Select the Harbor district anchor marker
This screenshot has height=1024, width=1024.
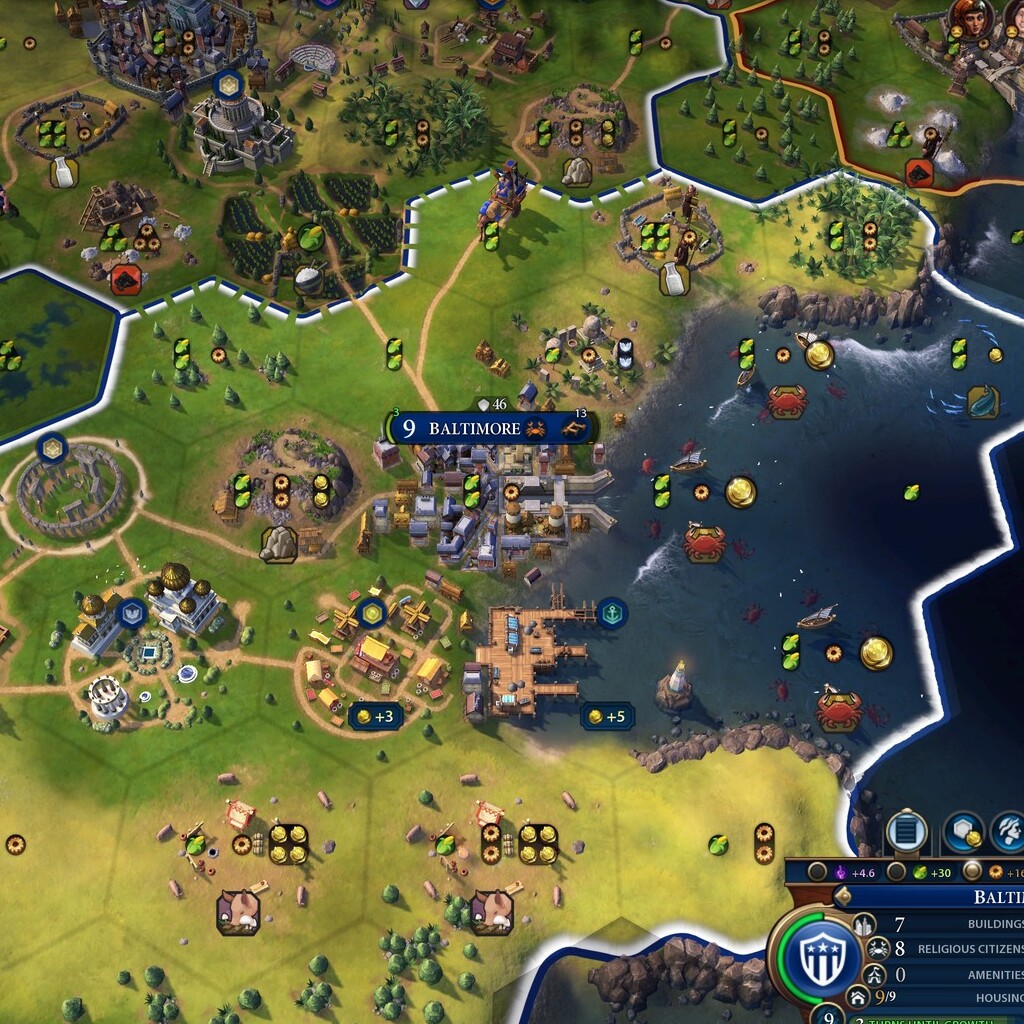[611, 612]
